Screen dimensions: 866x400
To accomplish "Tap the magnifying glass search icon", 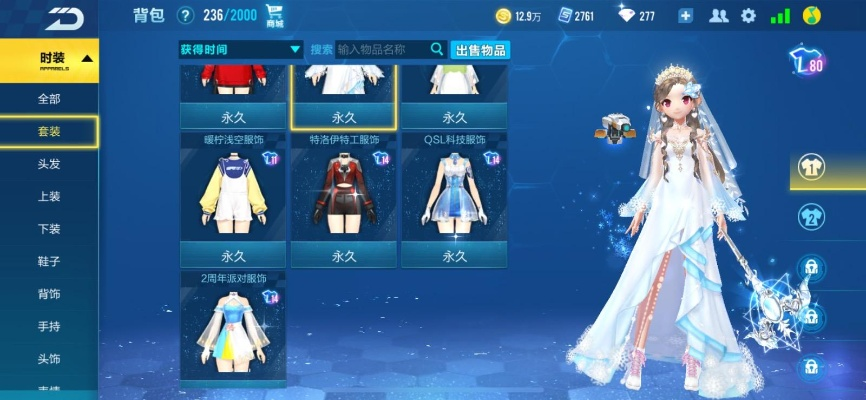I will [x=437, y=49].
